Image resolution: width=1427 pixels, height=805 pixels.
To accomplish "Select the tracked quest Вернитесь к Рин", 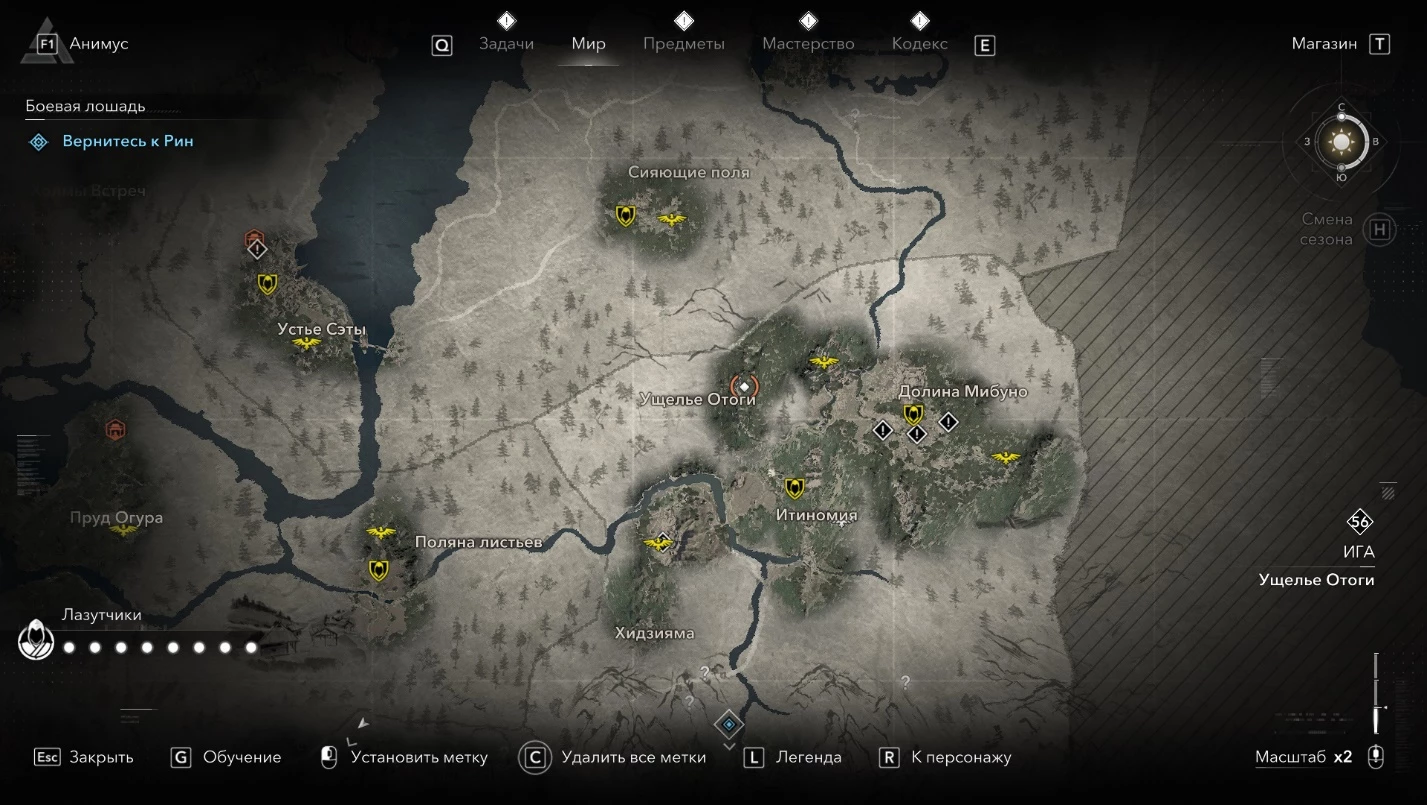I will coord(128,142).
